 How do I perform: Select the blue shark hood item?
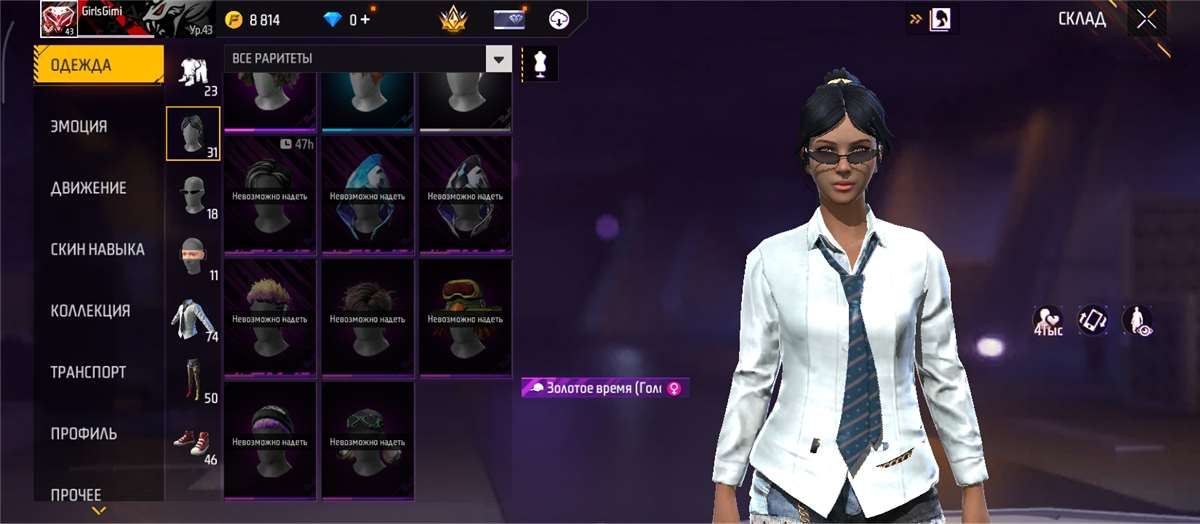click(x=367, y=194)
